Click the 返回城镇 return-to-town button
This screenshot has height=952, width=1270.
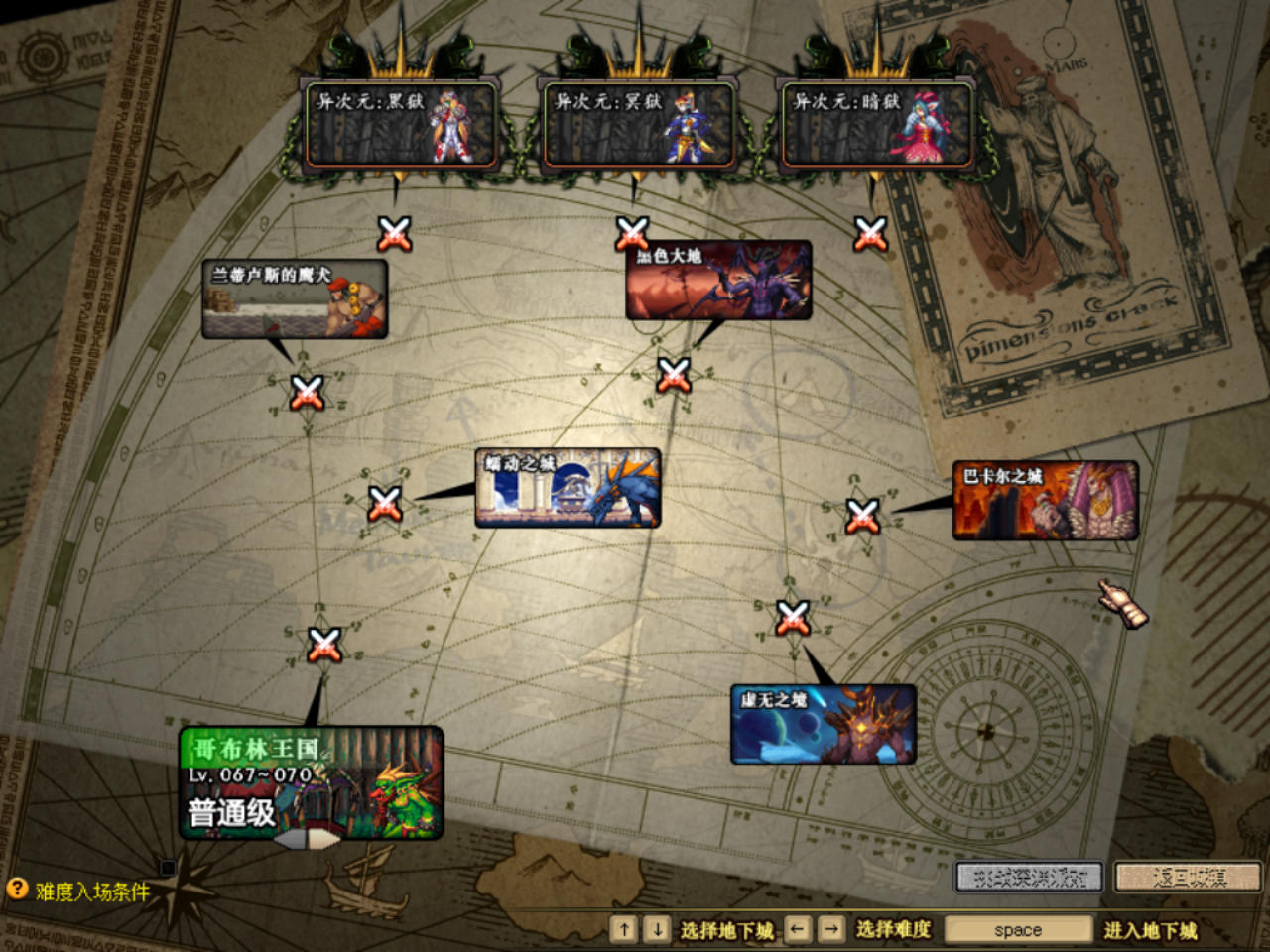pyautogui.click(x=1188, y=877)
